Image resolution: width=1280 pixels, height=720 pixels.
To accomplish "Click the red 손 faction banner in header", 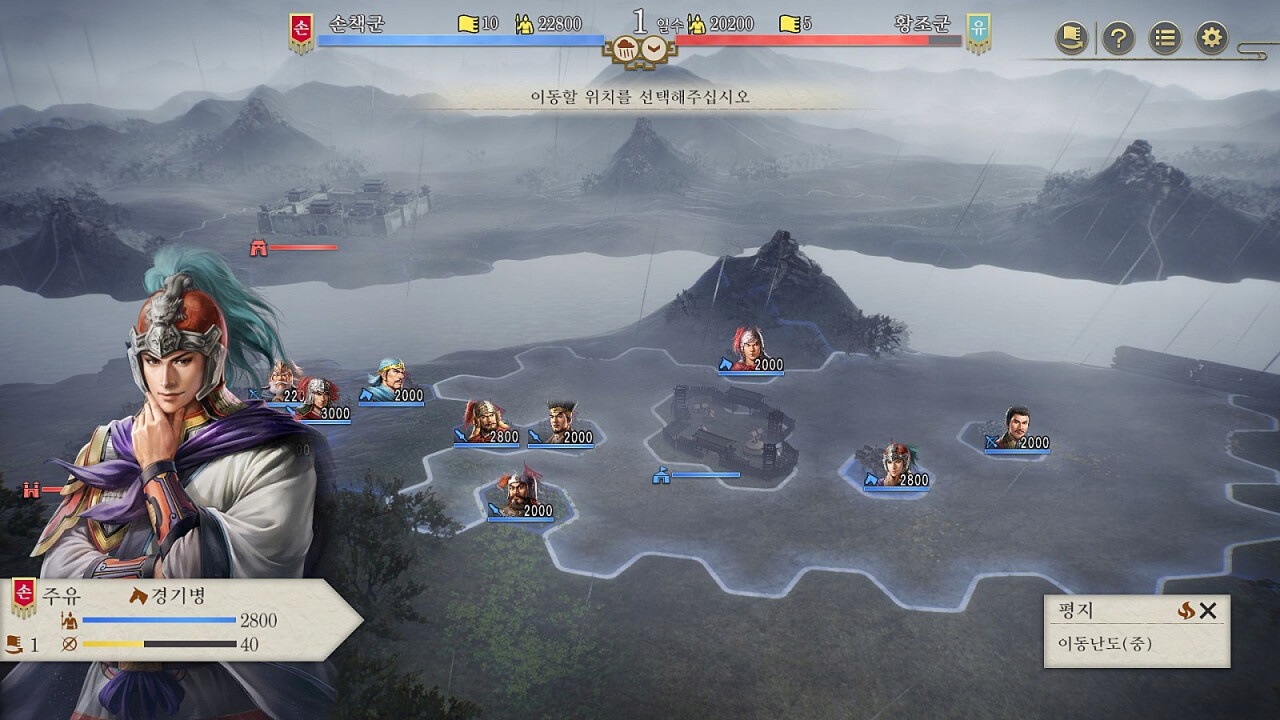I will tap(299, 33).
